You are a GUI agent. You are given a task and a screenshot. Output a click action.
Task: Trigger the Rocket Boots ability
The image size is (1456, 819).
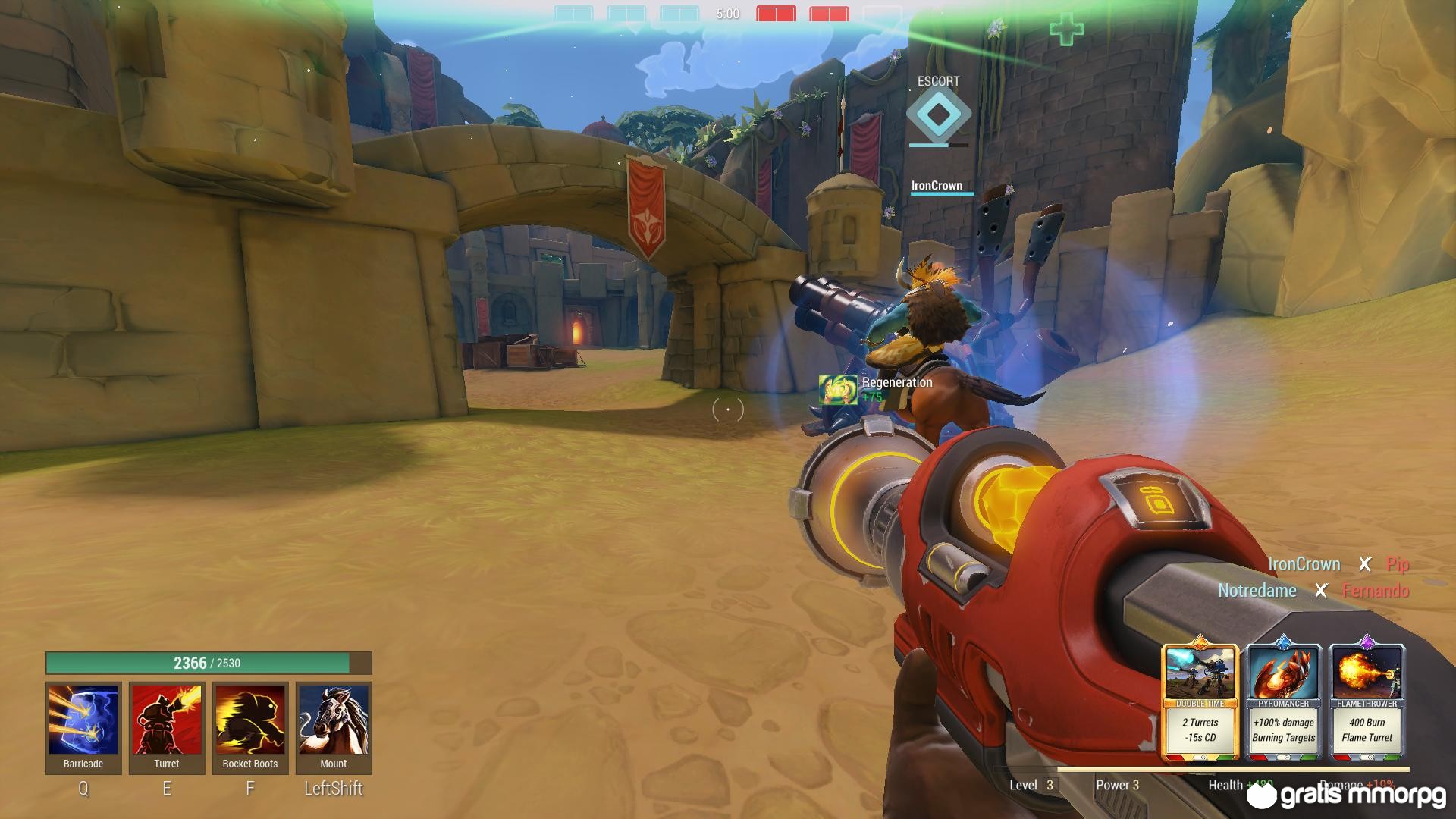coord(250,720)
